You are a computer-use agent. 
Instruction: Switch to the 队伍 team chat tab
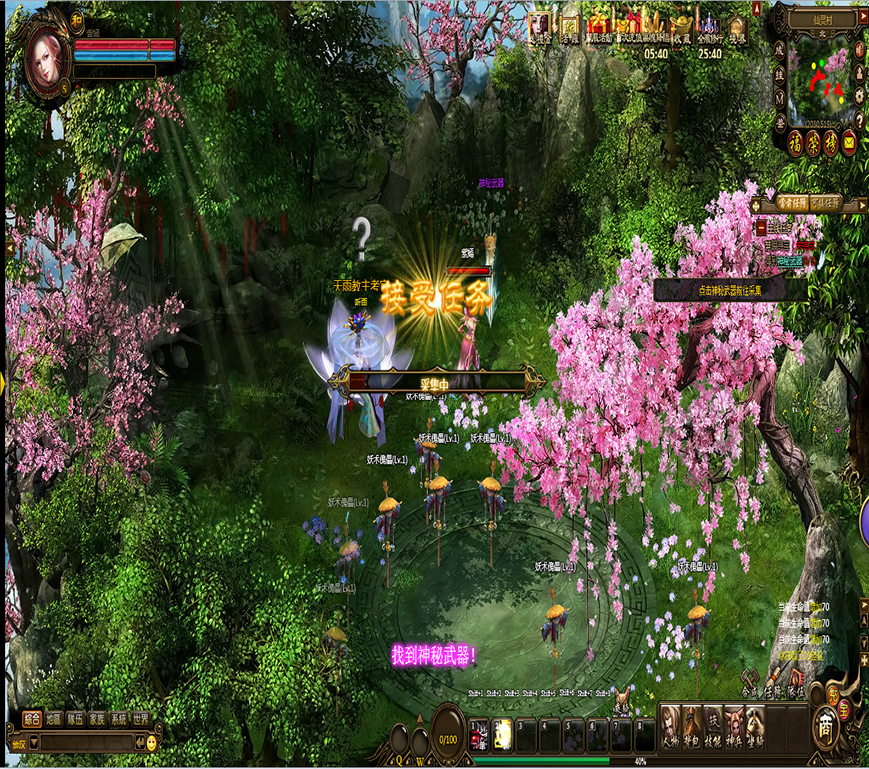click(x=75, y=718)
